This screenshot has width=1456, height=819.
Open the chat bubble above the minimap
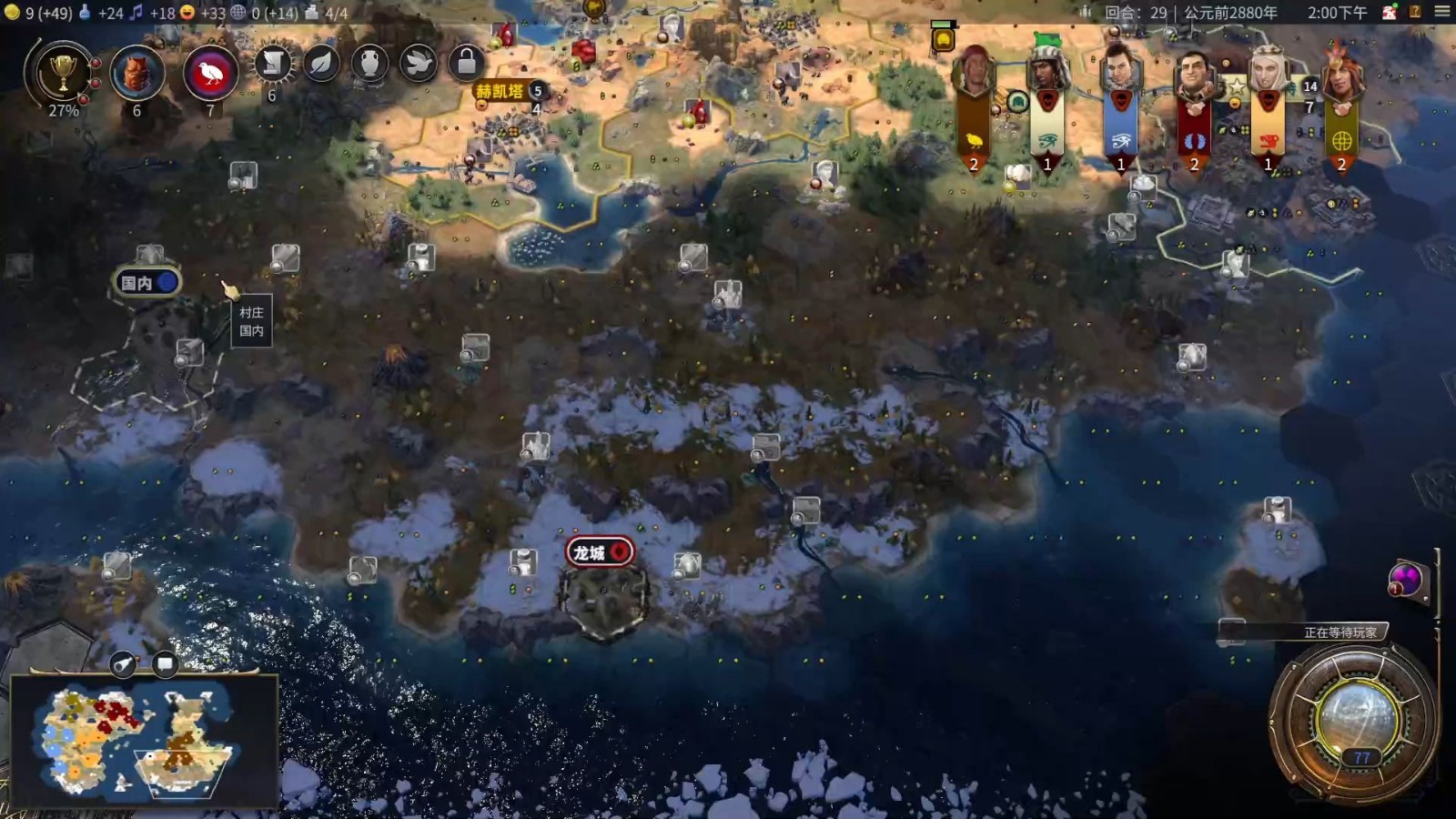(165, 664)
